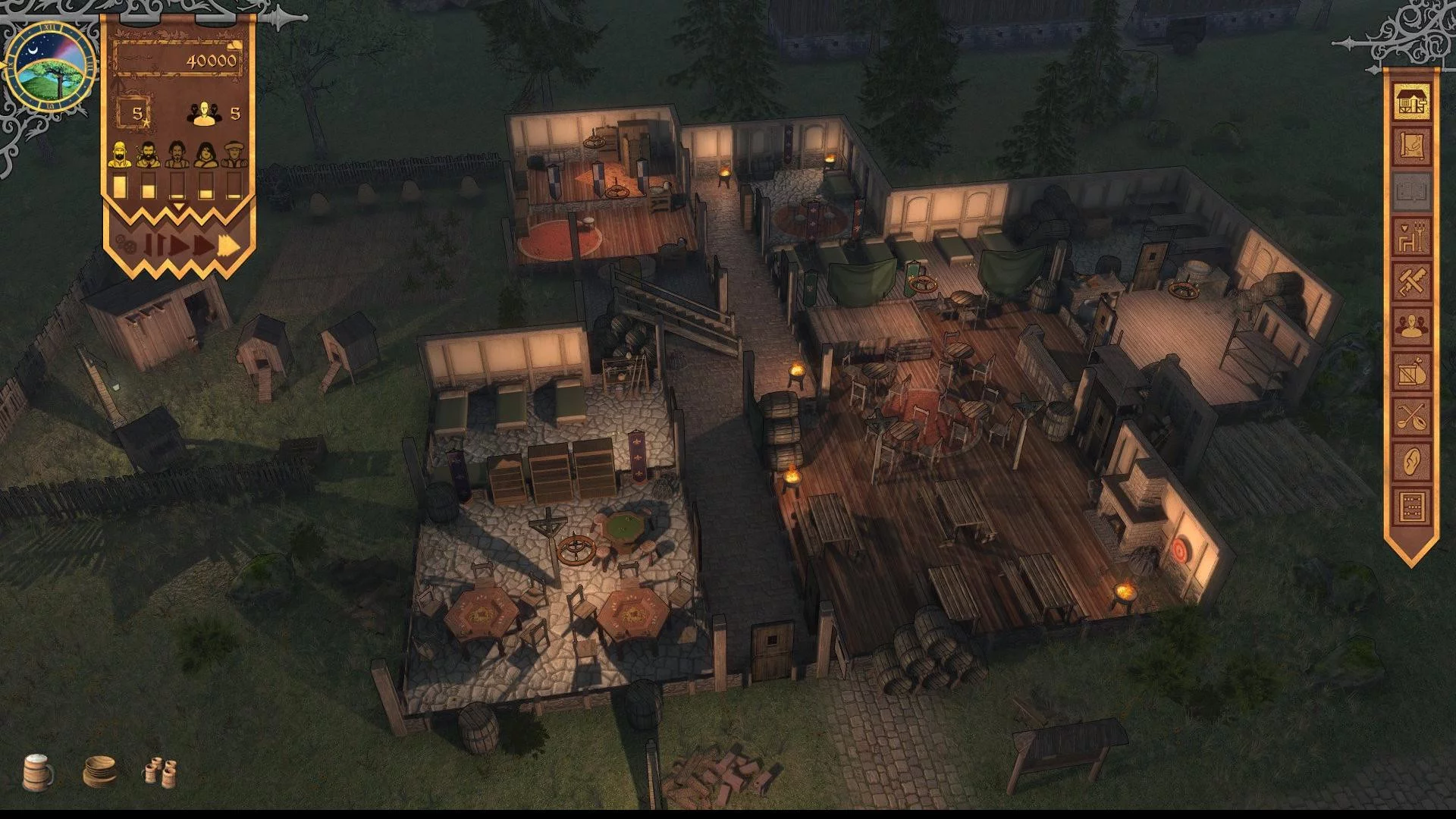The image size is (1456, 819).
Task: Open the hammer and saw construction menu
Action: tap(1411, 281)
